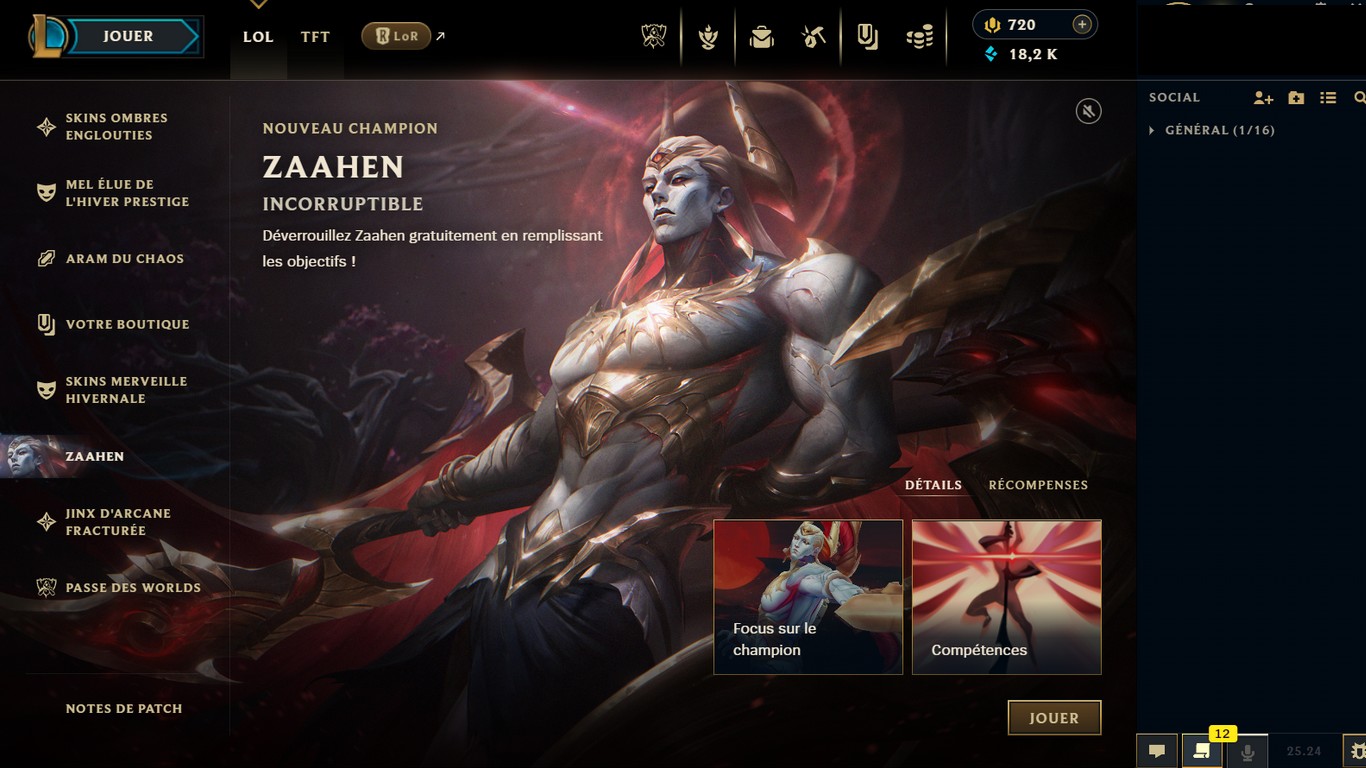This screenshot has height=768, width=1366.
Task: Open the LoR launcher link
Action: [396, 36]
